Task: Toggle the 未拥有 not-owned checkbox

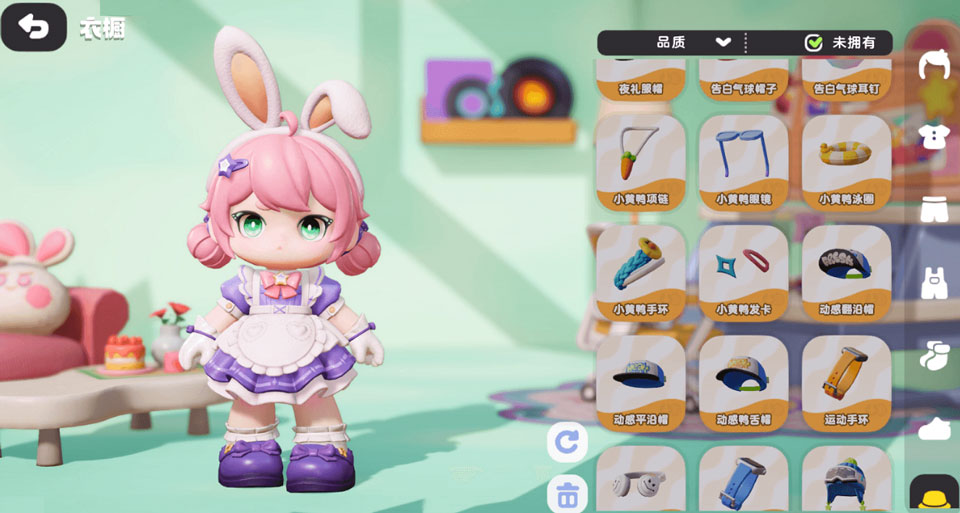Action: pyautogui.click(x=814, y=42)
